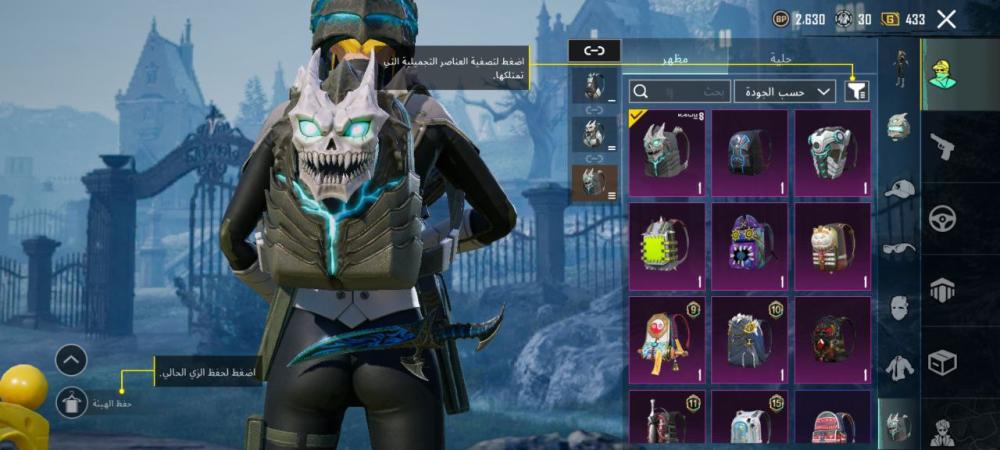The image size is (1000, 450).
Task: Open the steering wheel vehicle category
Action: (x=942, y=219)
